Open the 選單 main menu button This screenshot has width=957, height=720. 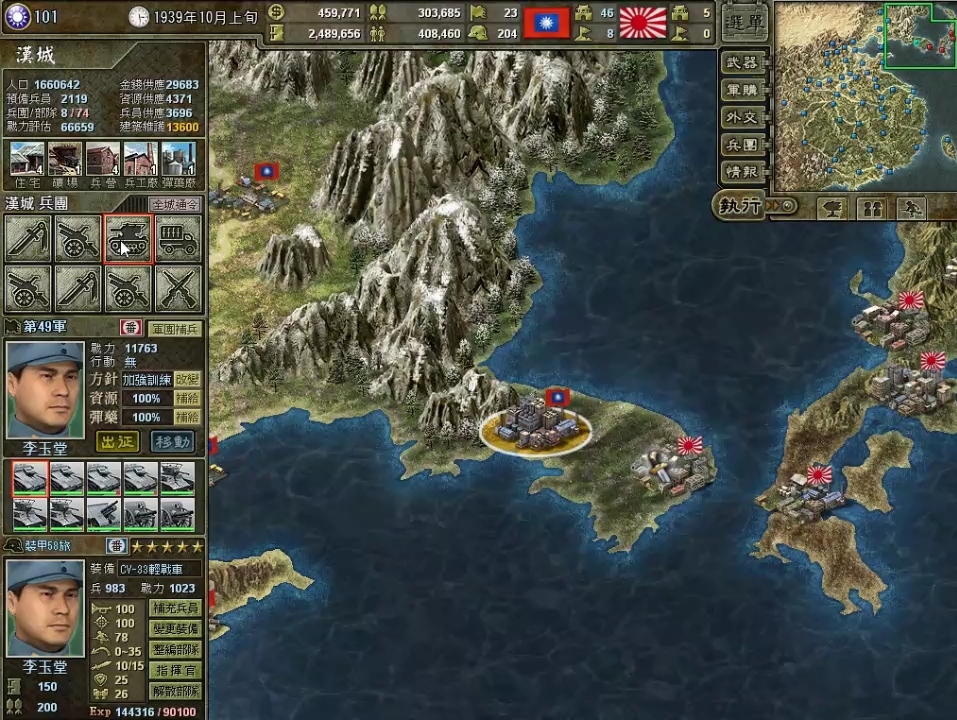pyautogui.click(x=745, y=21)
